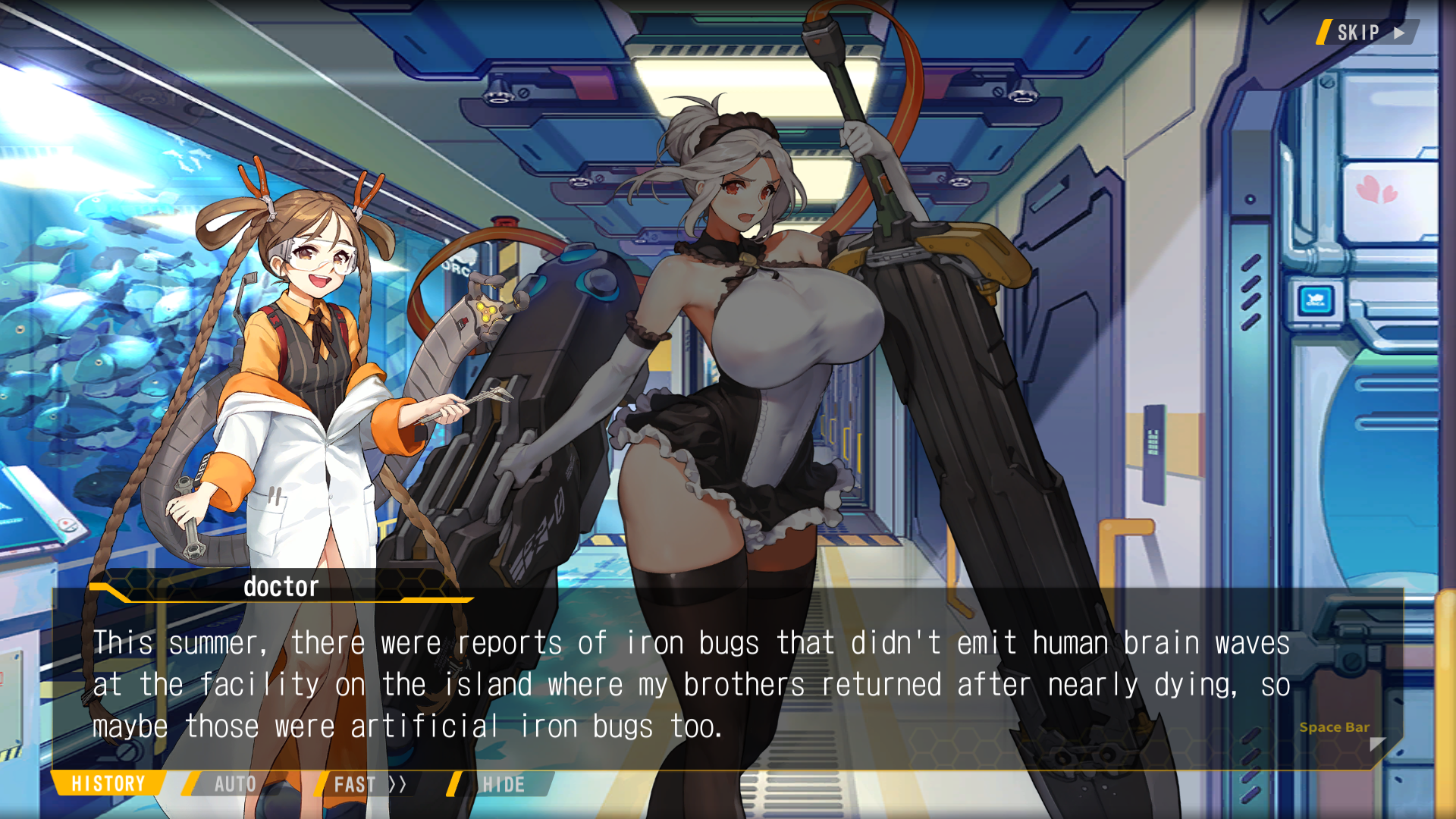Advance dialogue with the arrow indicator
1456x819 pixels.
(1377, 744)
